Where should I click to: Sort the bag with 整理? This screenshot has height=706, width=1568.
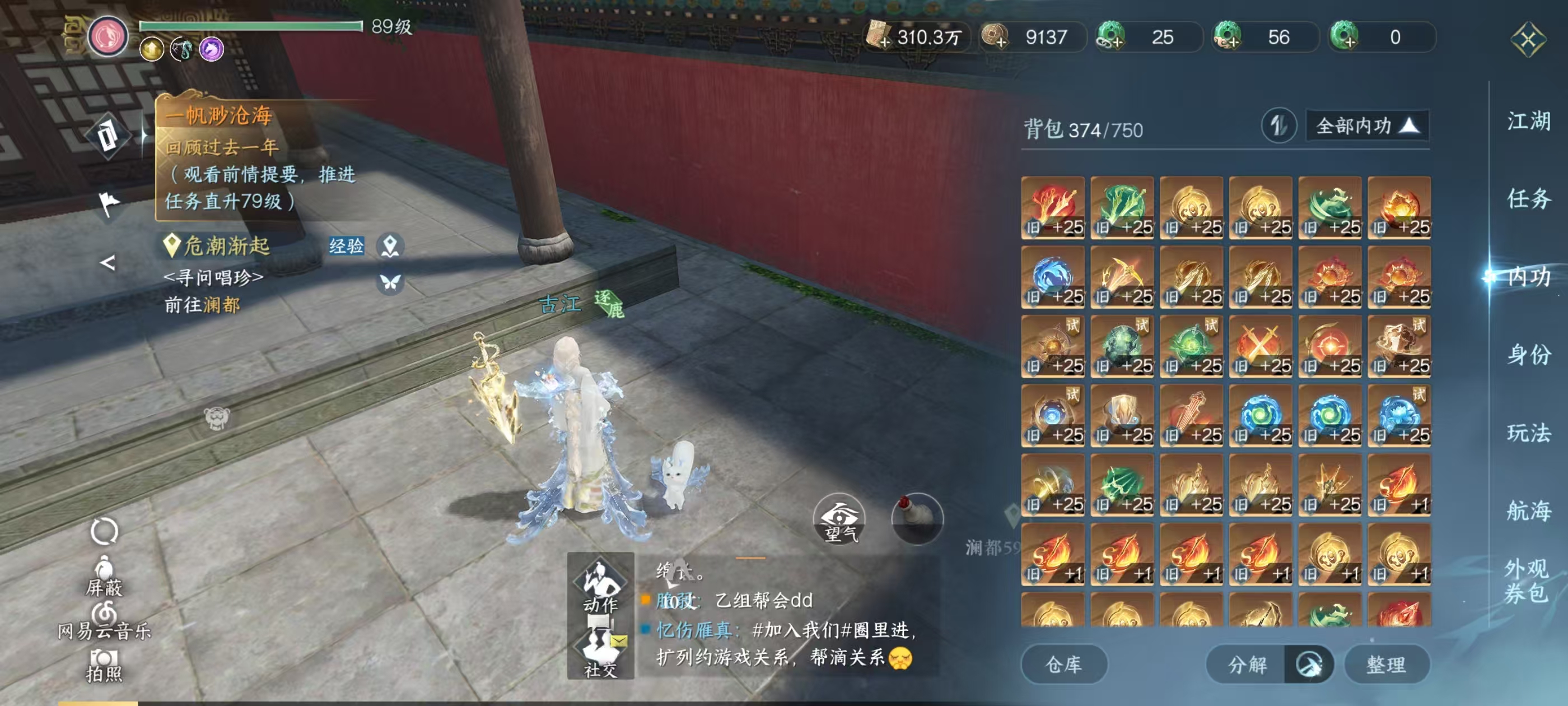1386,664
